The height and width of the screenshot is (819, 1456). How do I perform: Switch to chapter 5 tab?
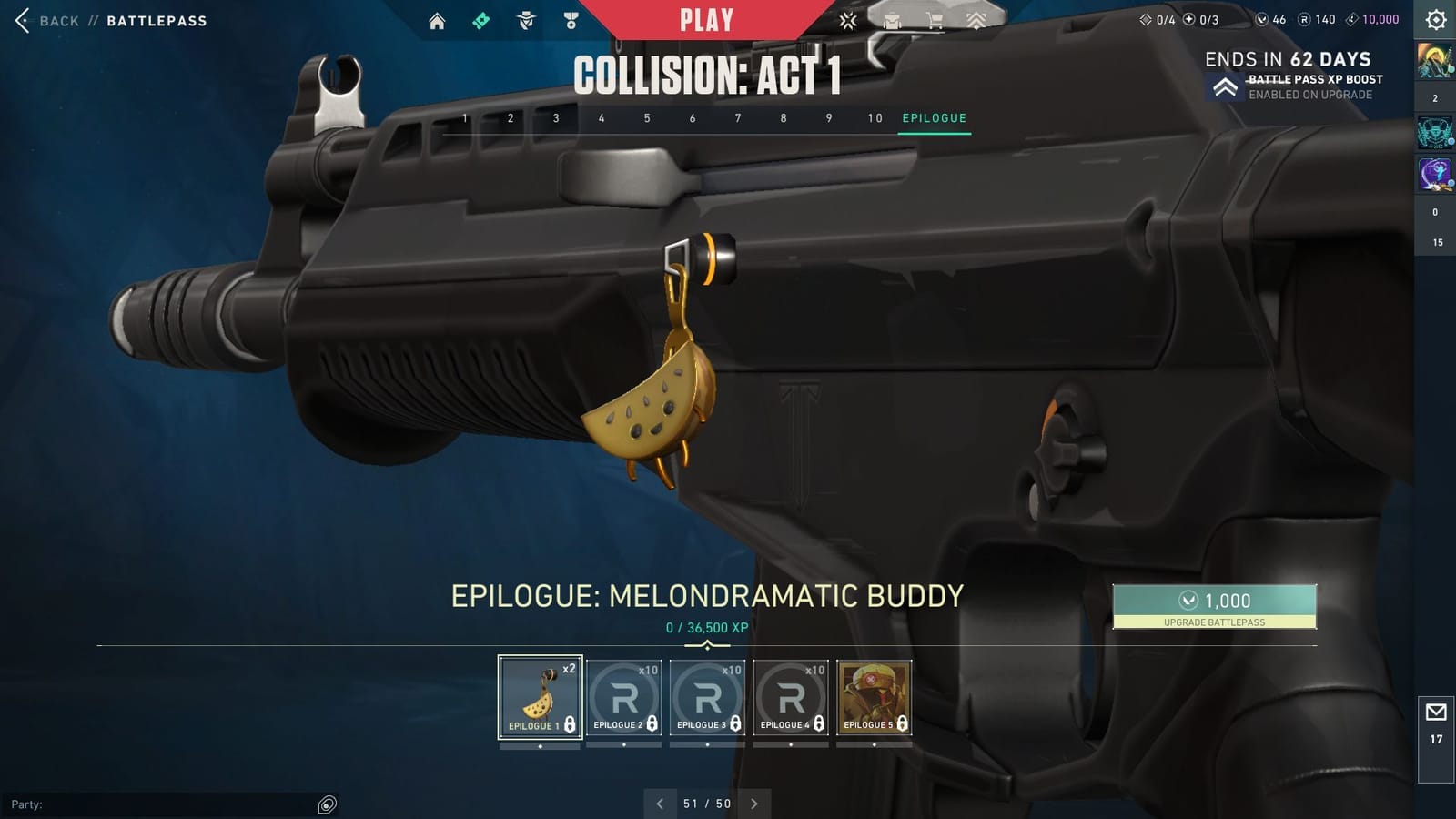point(647,117)
